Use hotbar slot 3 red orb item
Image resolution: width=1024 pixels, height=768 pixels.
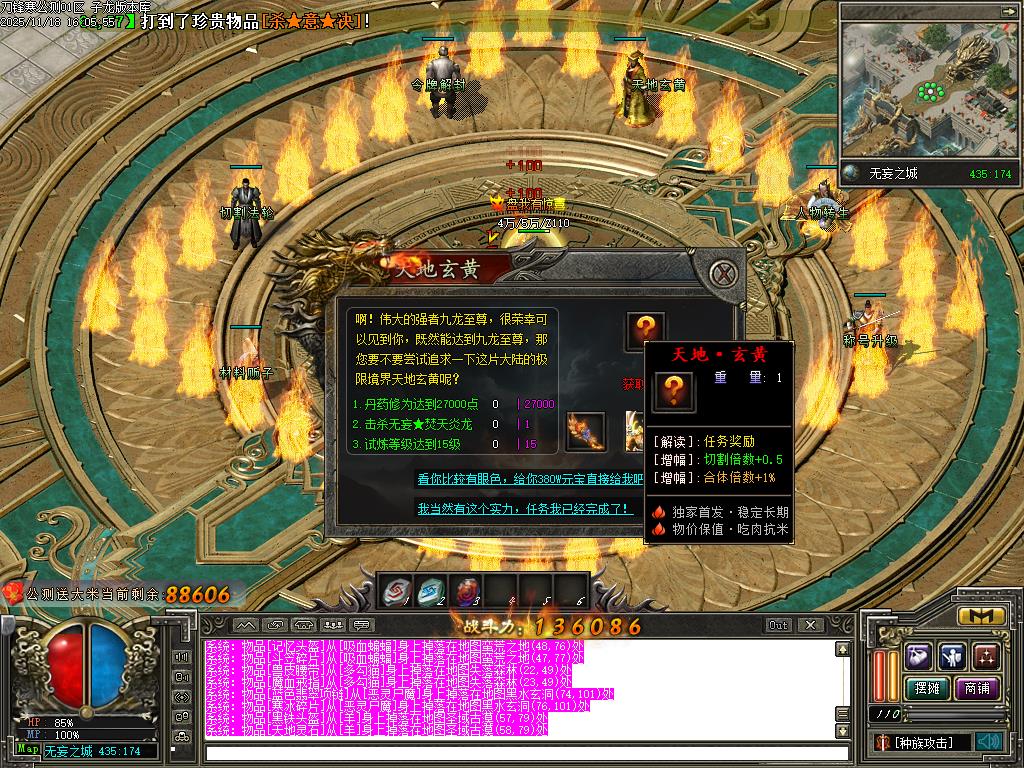click(466, 591)
